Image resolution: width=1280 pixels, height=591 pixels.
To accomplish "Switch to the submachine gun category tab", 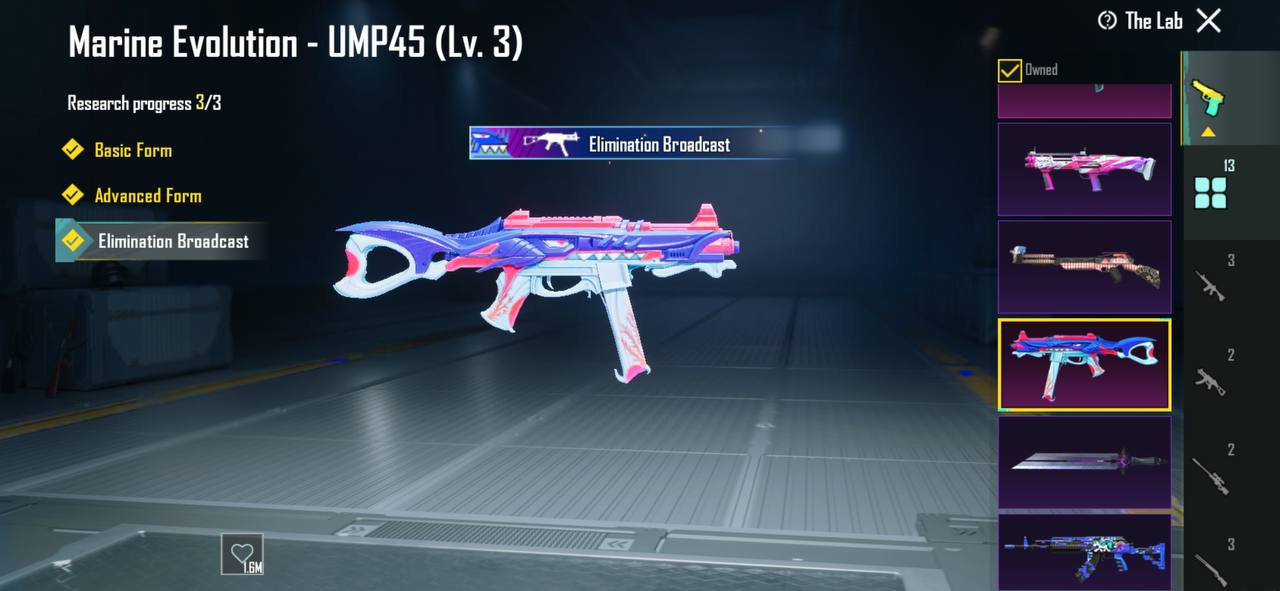I will [1211, 376].
